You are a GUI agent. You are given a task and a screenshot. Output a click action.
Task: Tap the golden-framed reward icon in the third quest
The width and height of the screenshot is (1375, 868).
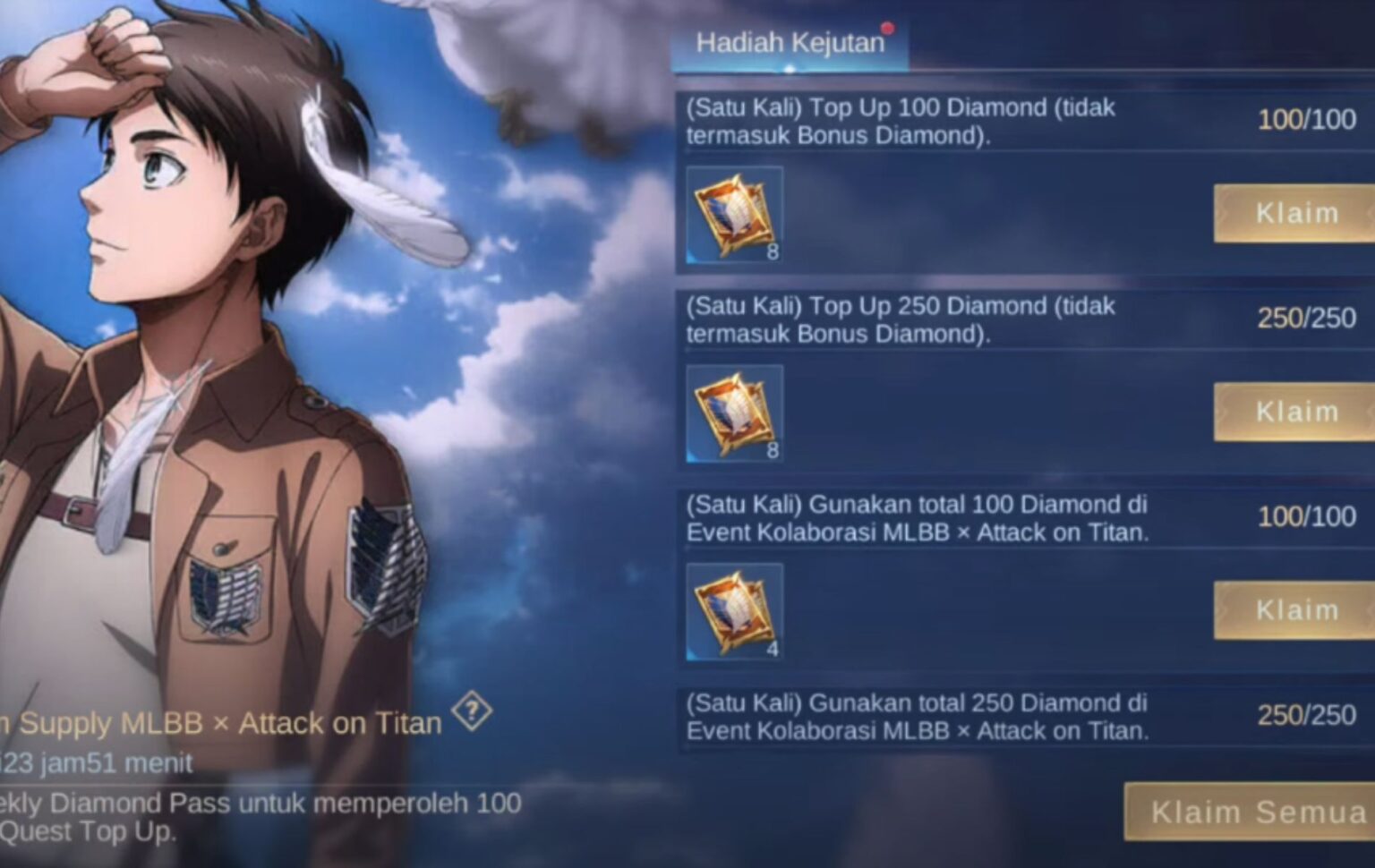coord(732,609)
